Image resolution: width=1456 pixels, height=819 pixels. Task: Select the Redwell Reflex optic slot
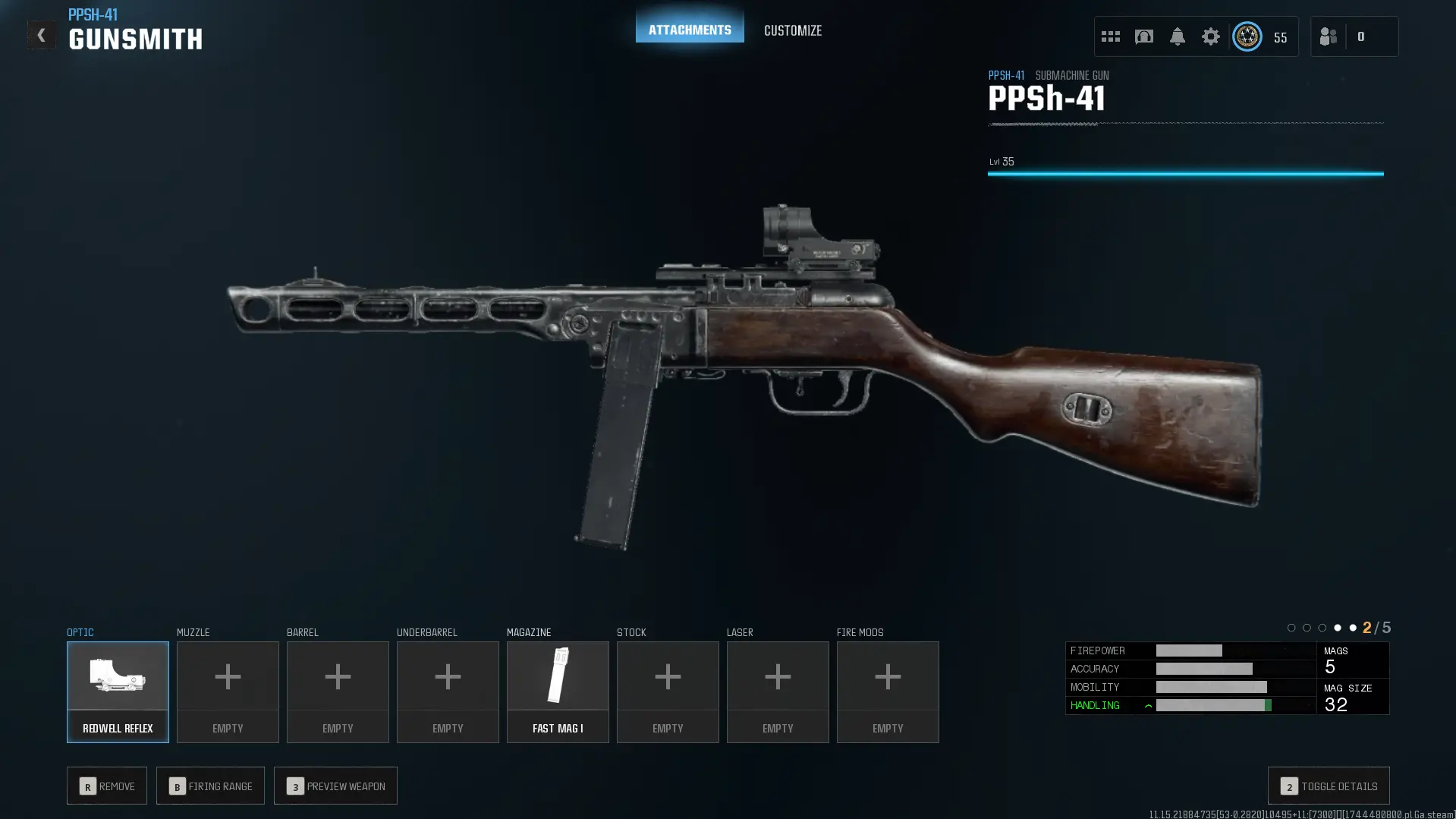pos(118,691)
